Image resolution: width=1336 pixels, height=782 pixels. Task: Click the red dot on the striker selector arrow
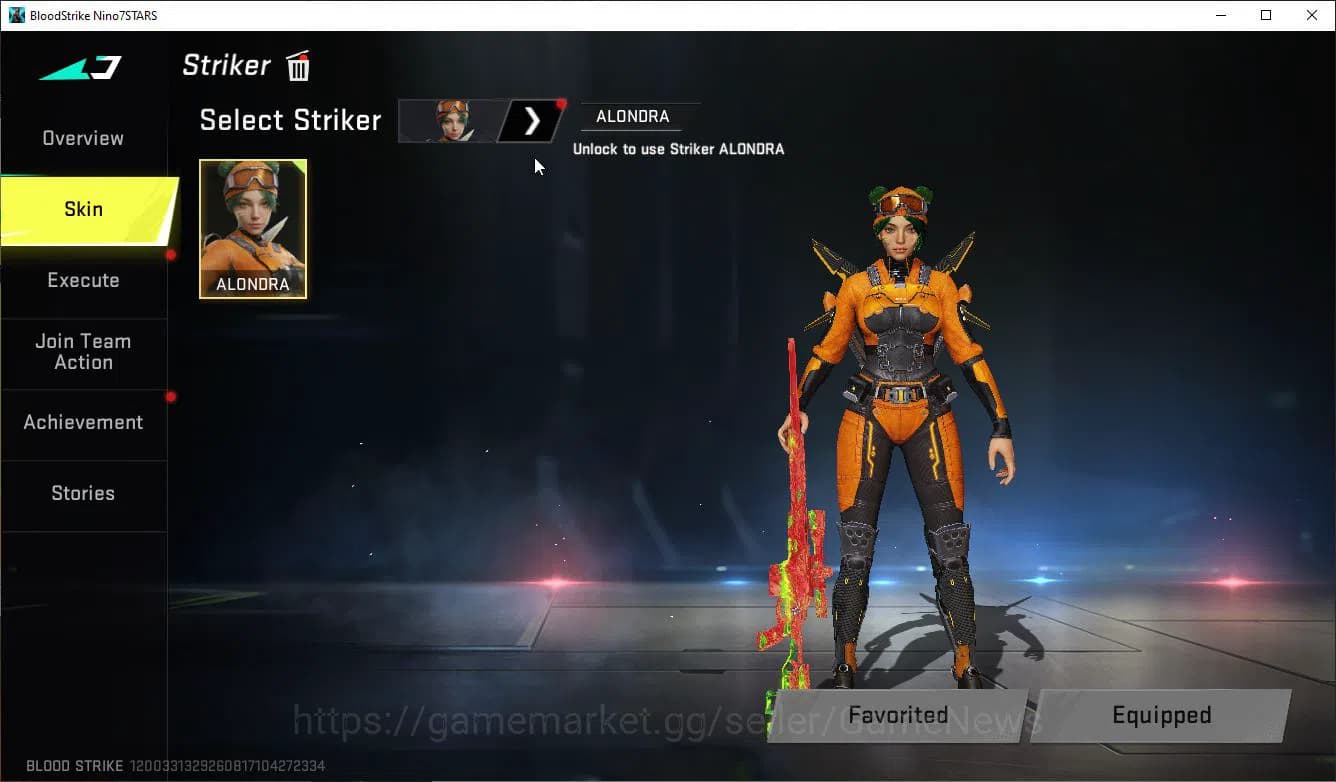click(x=560, y=102)
